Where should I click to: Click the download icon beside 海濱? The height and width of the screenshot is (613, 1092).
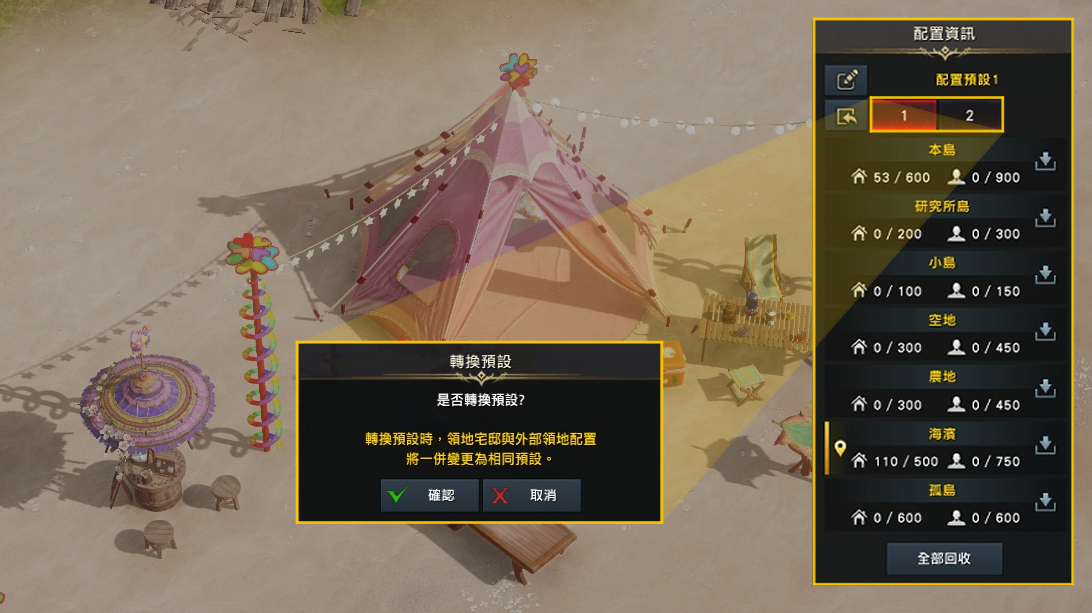tap(1045, 445)
